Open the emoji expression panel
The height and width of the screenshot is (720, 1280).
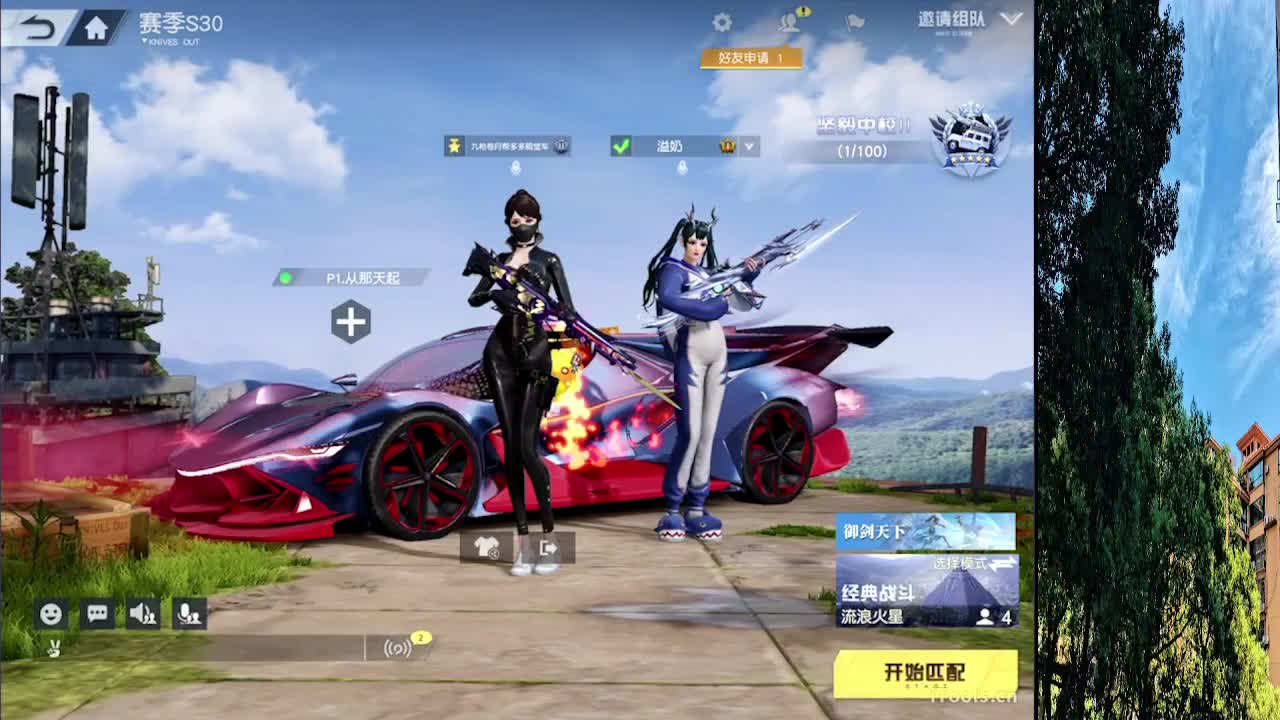pos(49,614)
